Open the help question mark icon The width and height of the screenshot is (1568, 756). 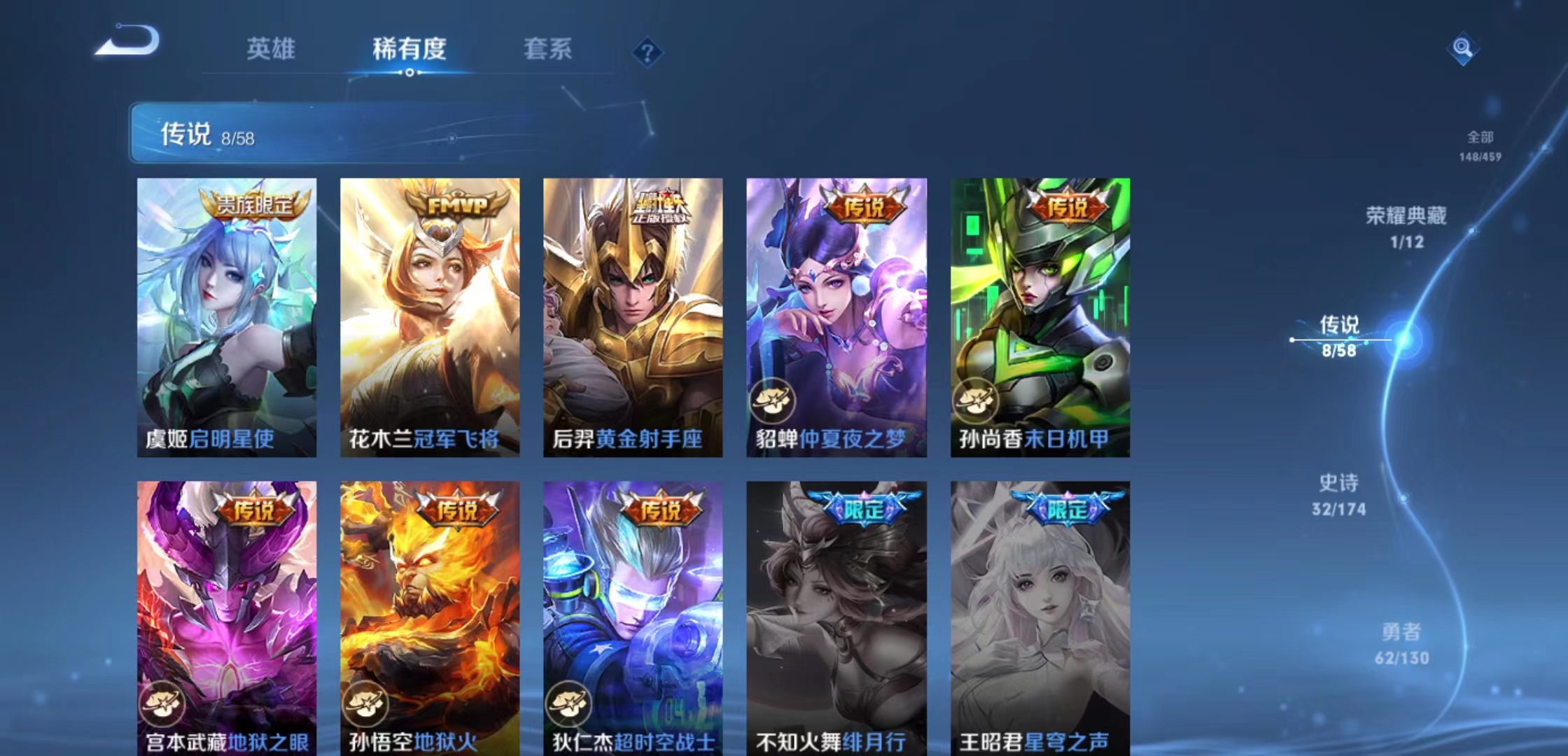(647, 51)
